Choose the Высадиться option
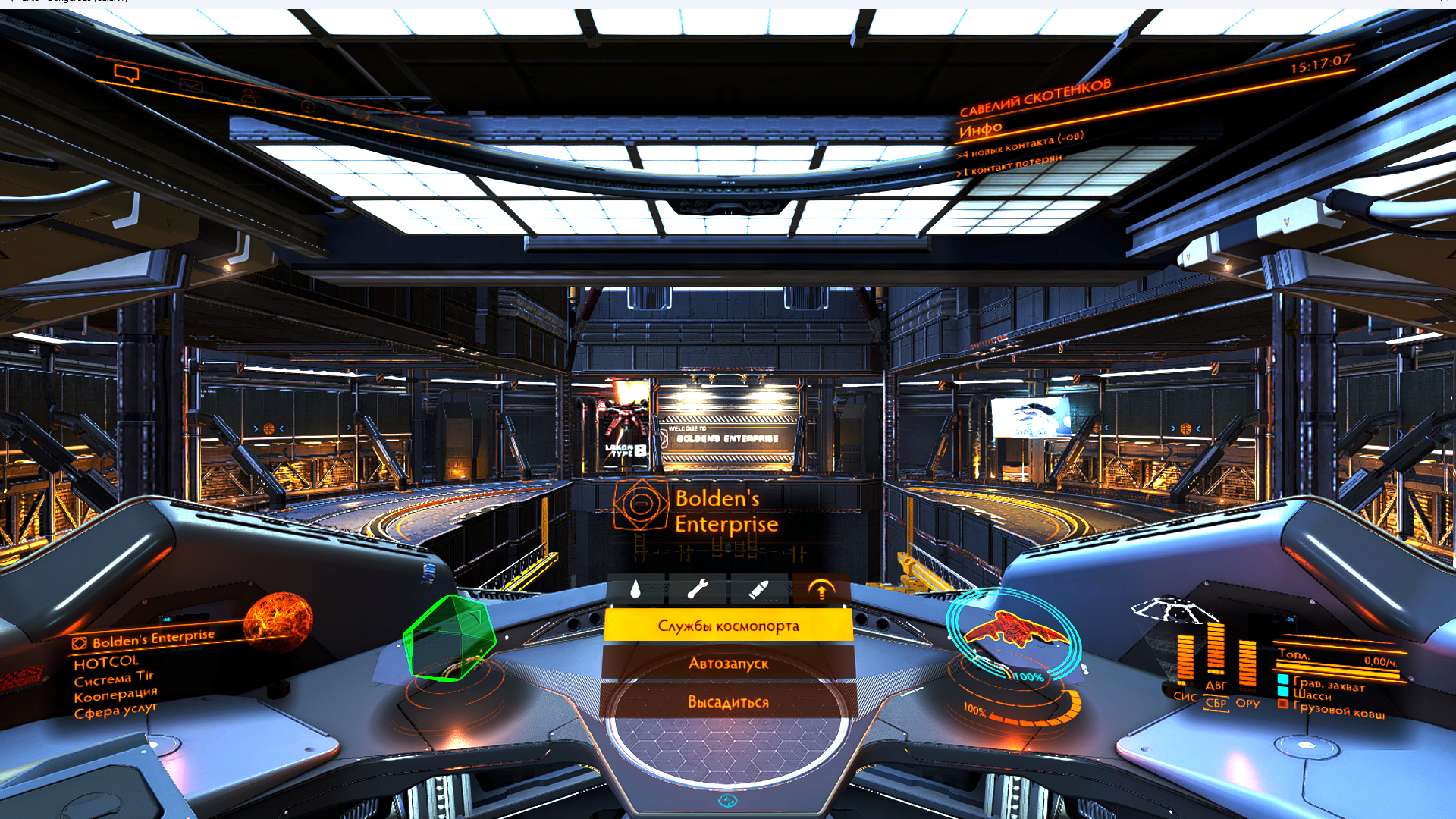This screenshot has height=819, width=1456. [x=728, y=702]
